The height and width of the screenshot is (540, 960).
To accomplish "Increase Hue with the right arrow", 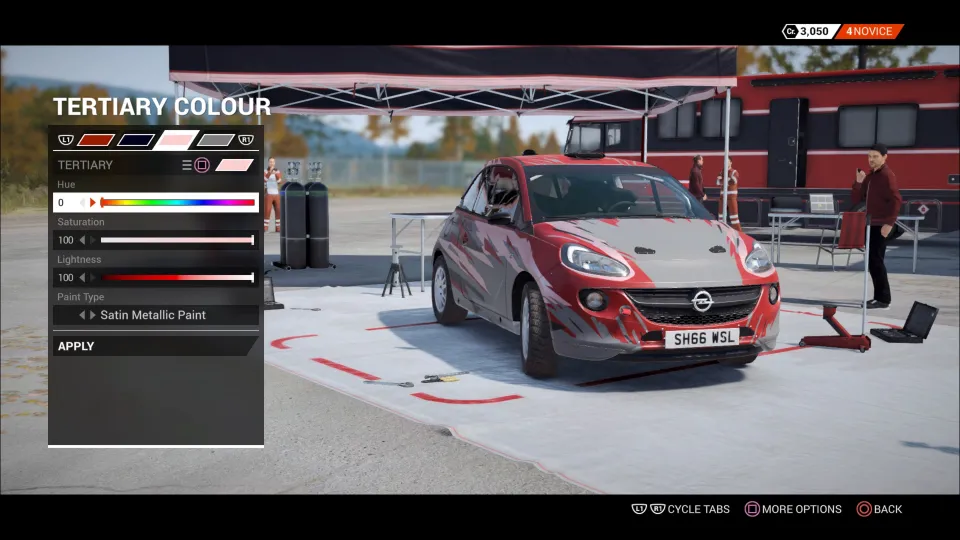I will pos(93,202).
